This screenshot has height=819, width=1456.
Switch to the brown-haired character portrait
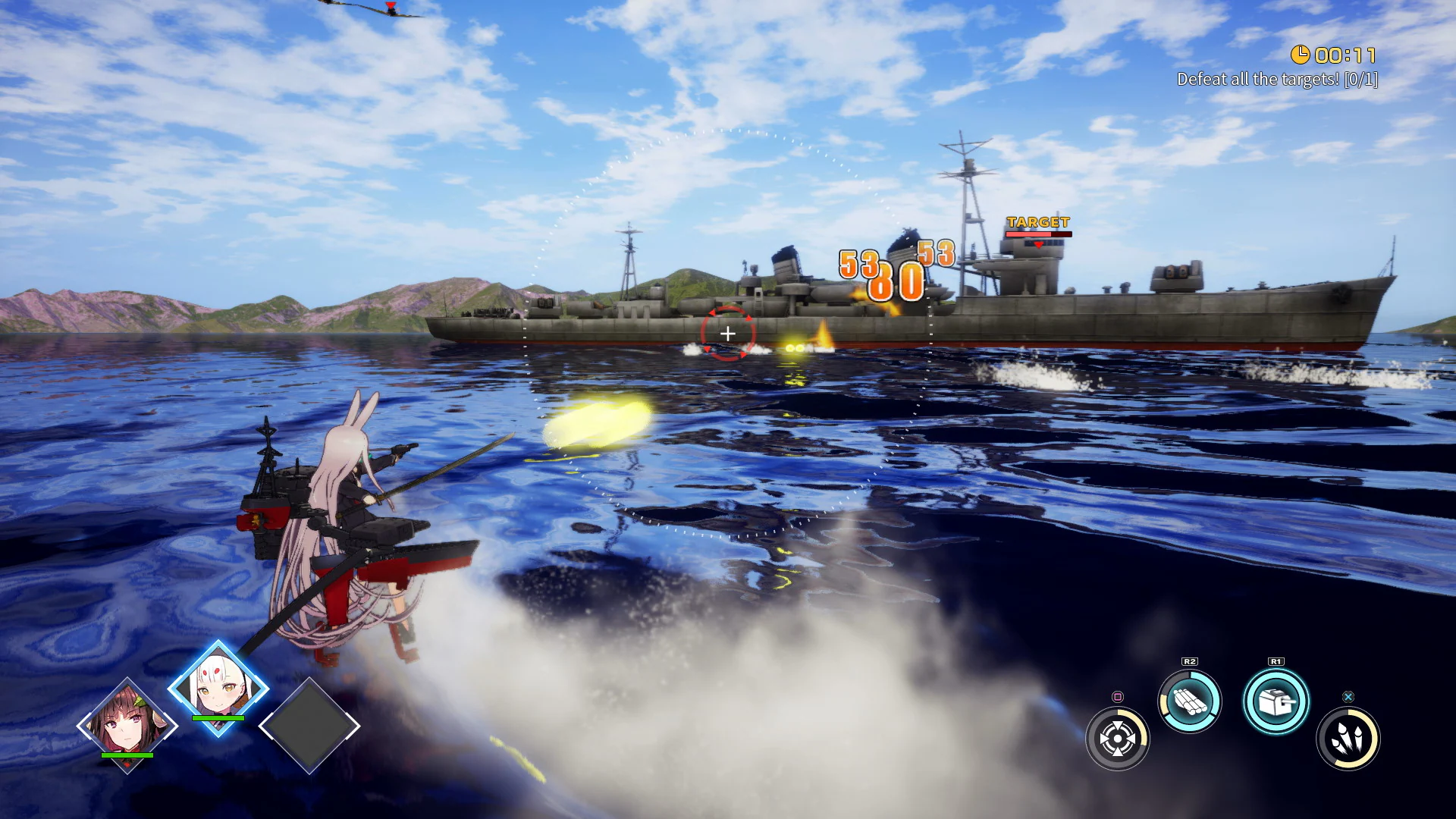tap(127, 724)
